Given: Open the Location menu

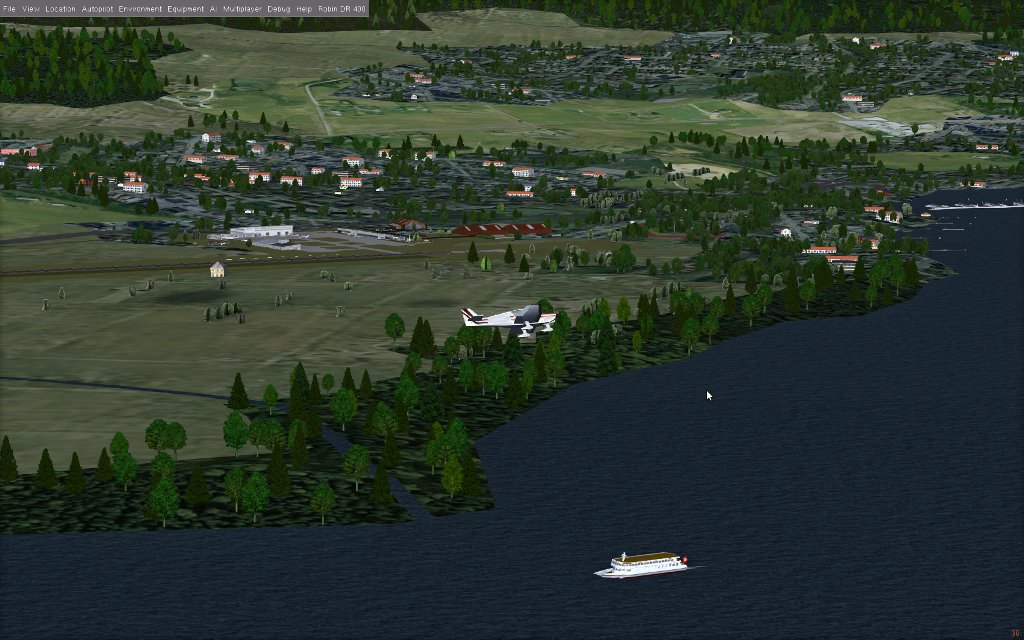Looking at the screenshot, I should [x=60, y=8].
